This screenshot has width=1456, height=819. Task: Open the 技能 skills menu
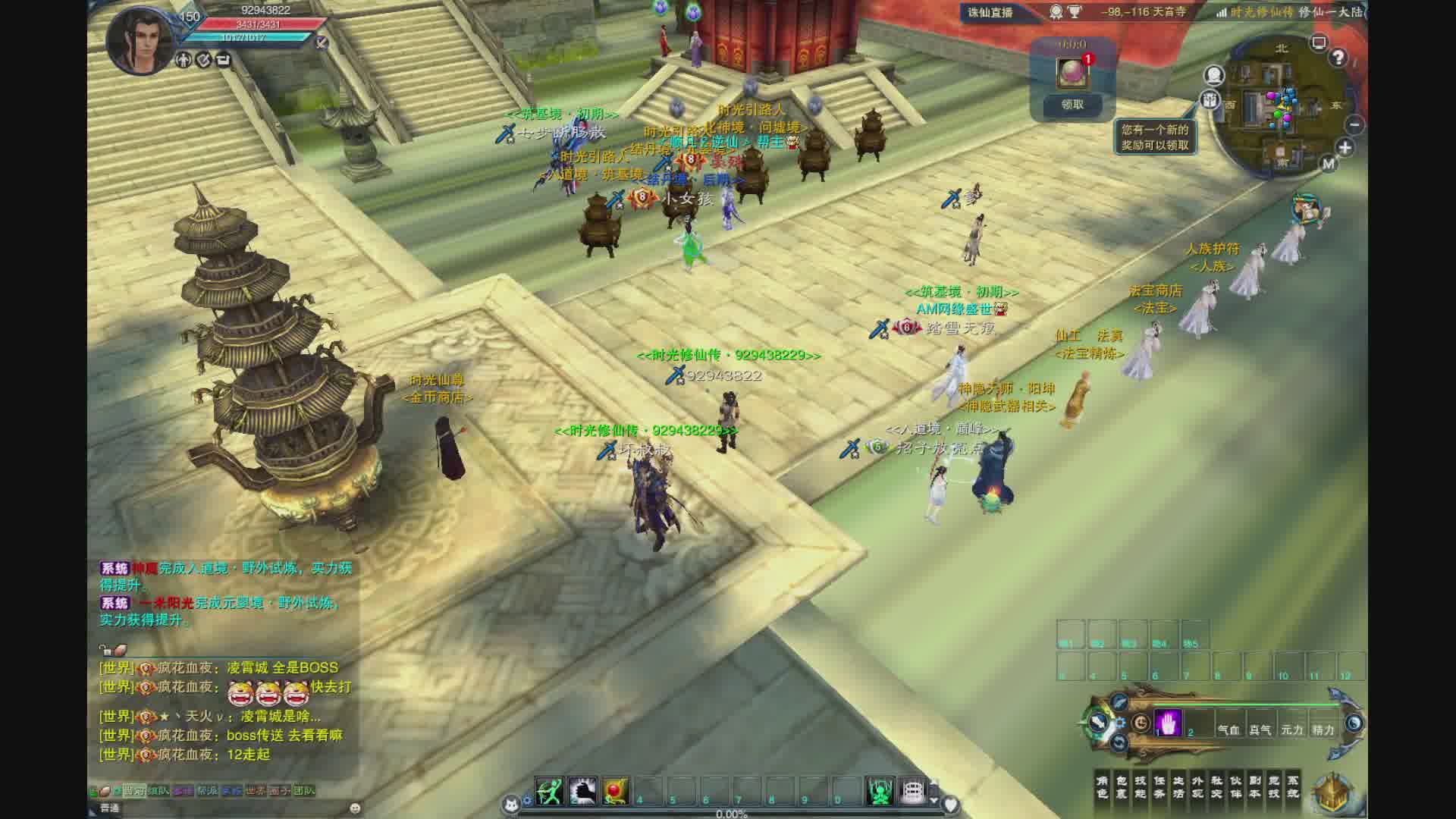1141,786
